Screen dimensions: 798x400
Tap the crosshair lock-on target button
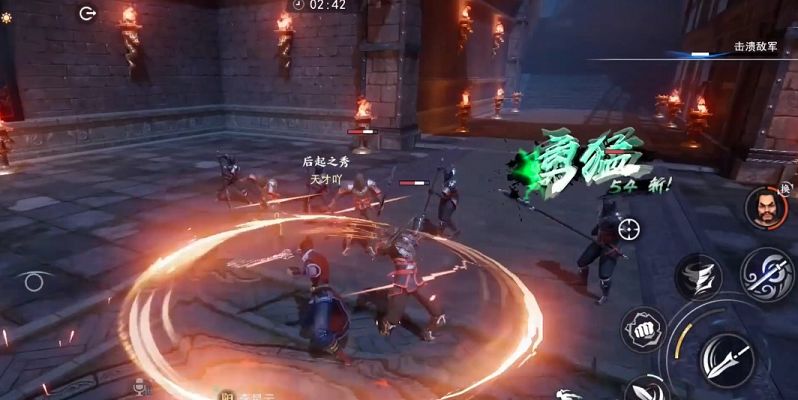coord(628,229)
